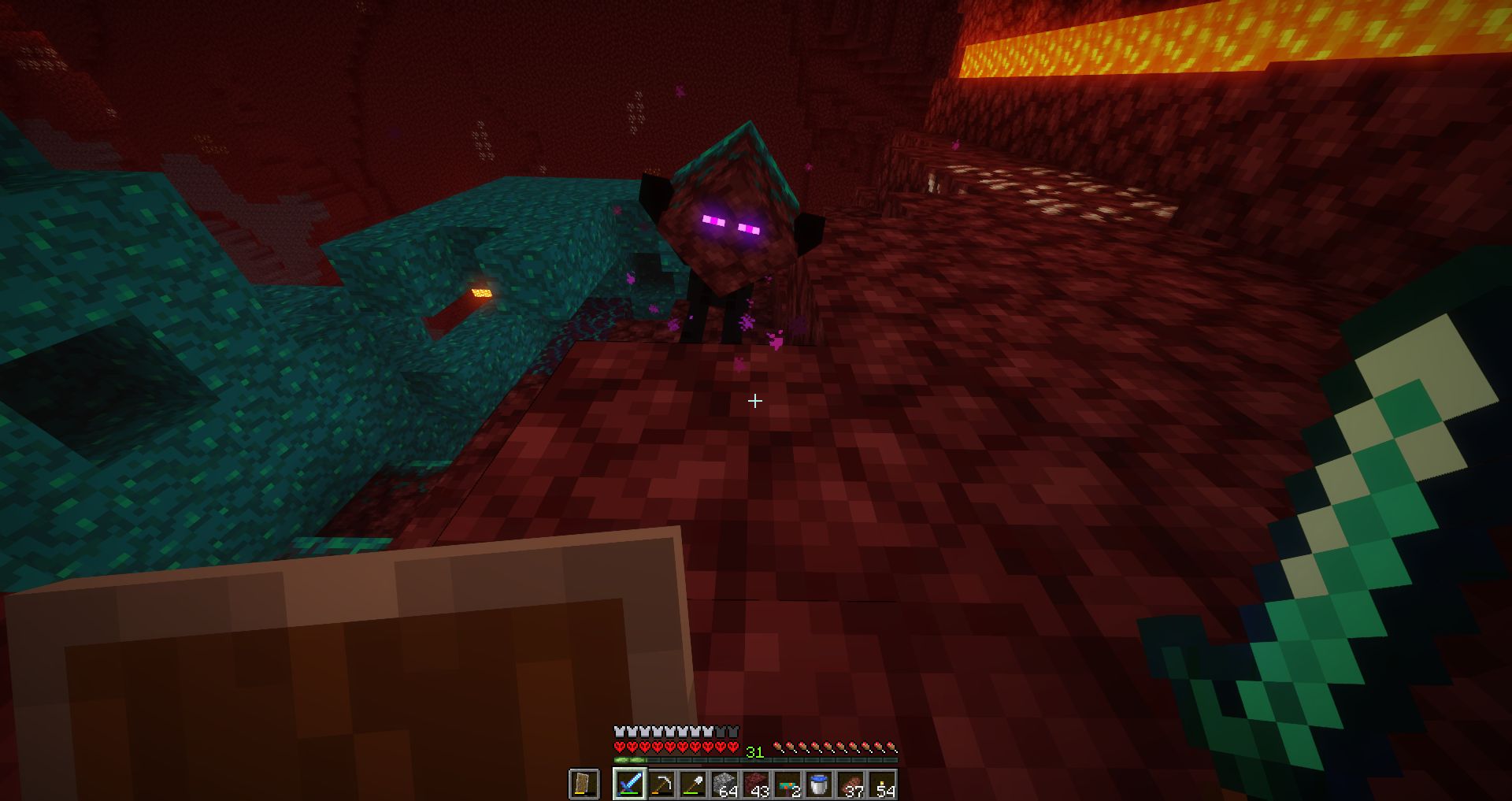Select the water bucket hotbar slot
This screenshot has height=801, width=1512.
tap(820, 782)
